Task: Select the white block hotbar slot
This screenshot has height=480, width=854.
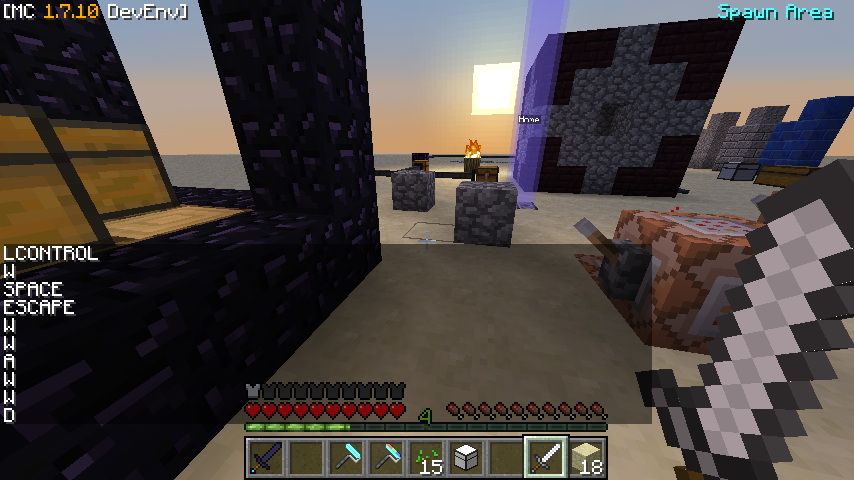Action: (466, 458)
